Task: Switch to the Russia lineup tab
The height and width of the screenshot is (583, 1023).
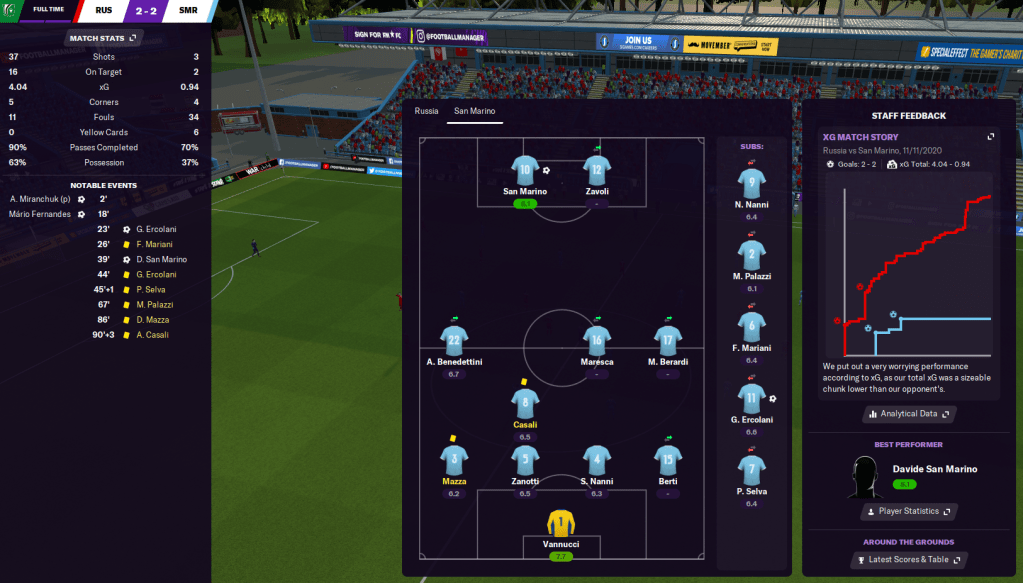Action: point(427,111)
